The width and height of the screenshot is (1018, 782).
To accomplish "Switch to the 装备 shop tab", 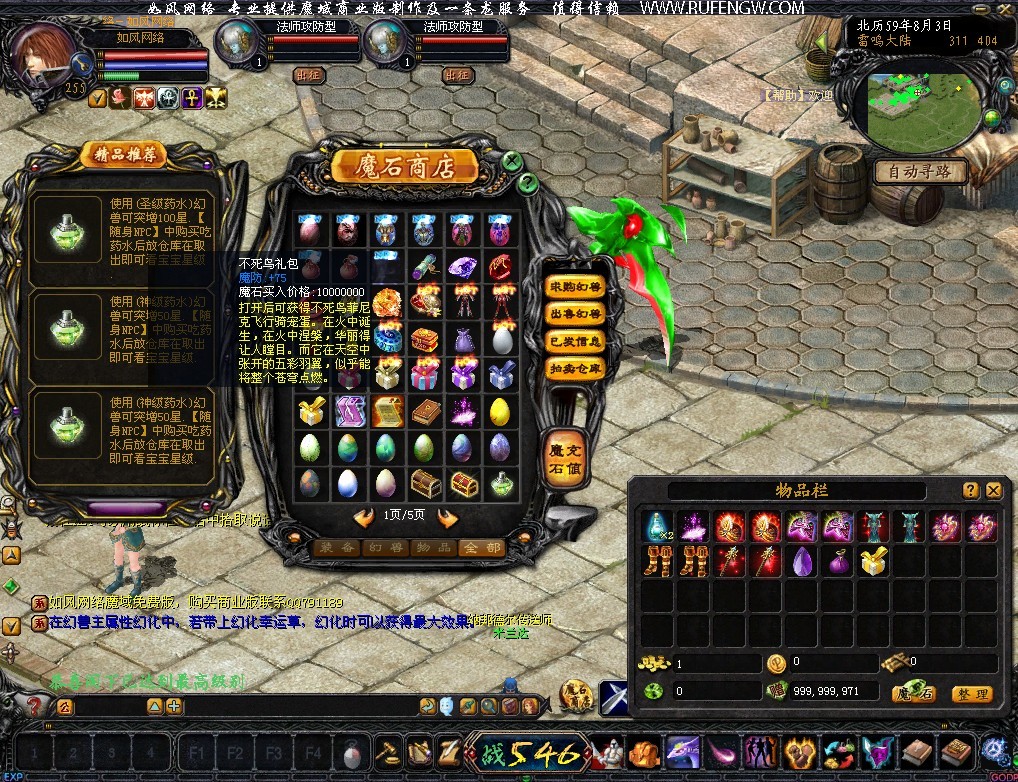I will [338, 548].
